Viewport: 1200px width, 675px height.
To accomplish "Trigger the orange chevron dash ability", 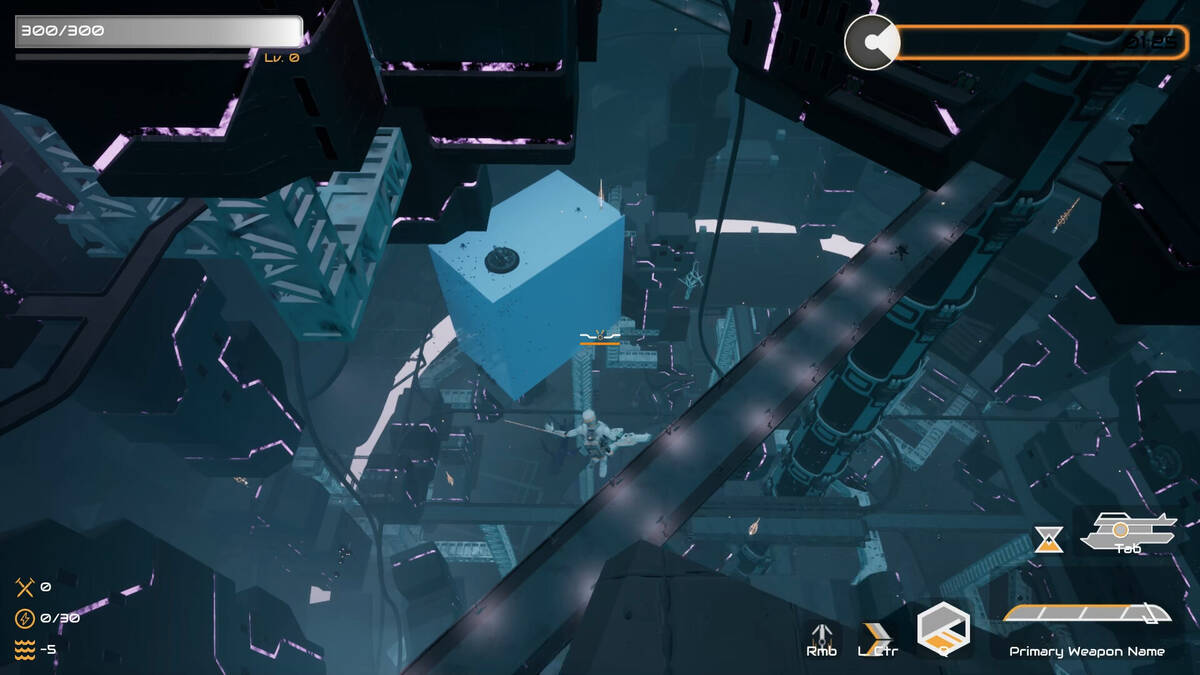I will pyautogui.click(x=877, y=633).
